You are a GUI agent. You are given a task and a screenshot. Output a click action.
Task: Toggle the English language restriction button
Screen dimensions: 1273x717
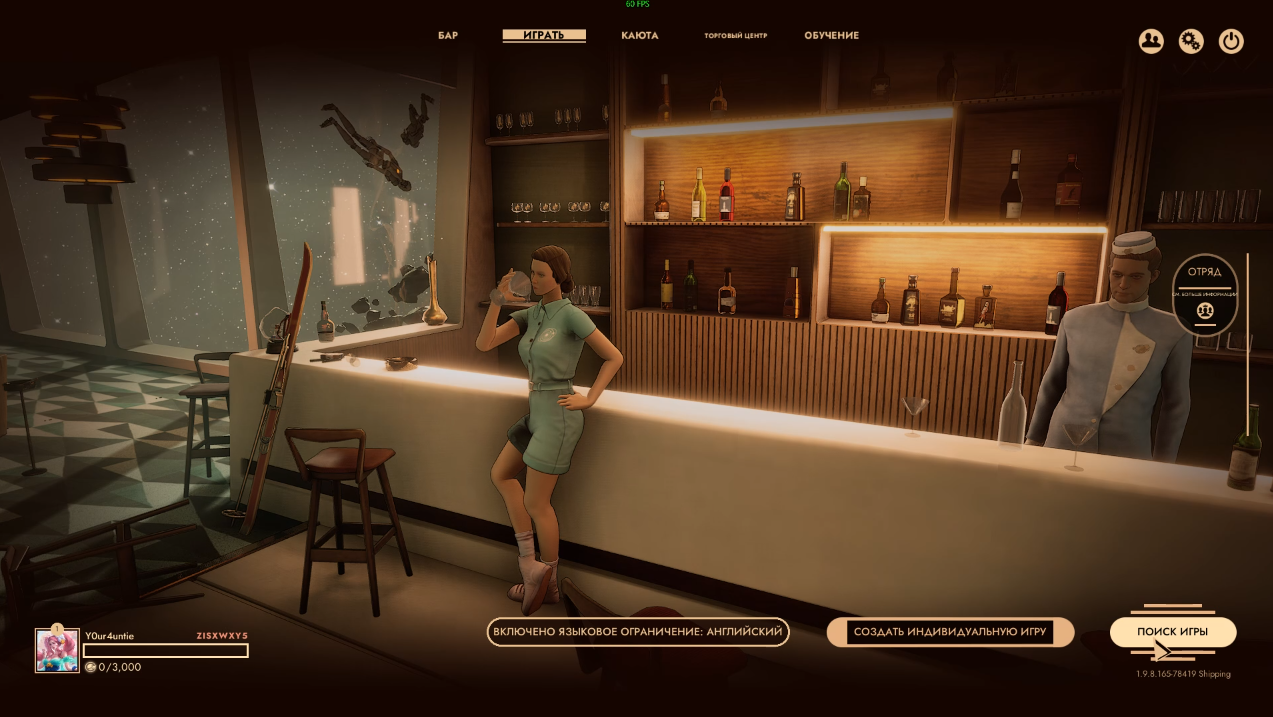point(638,632)
